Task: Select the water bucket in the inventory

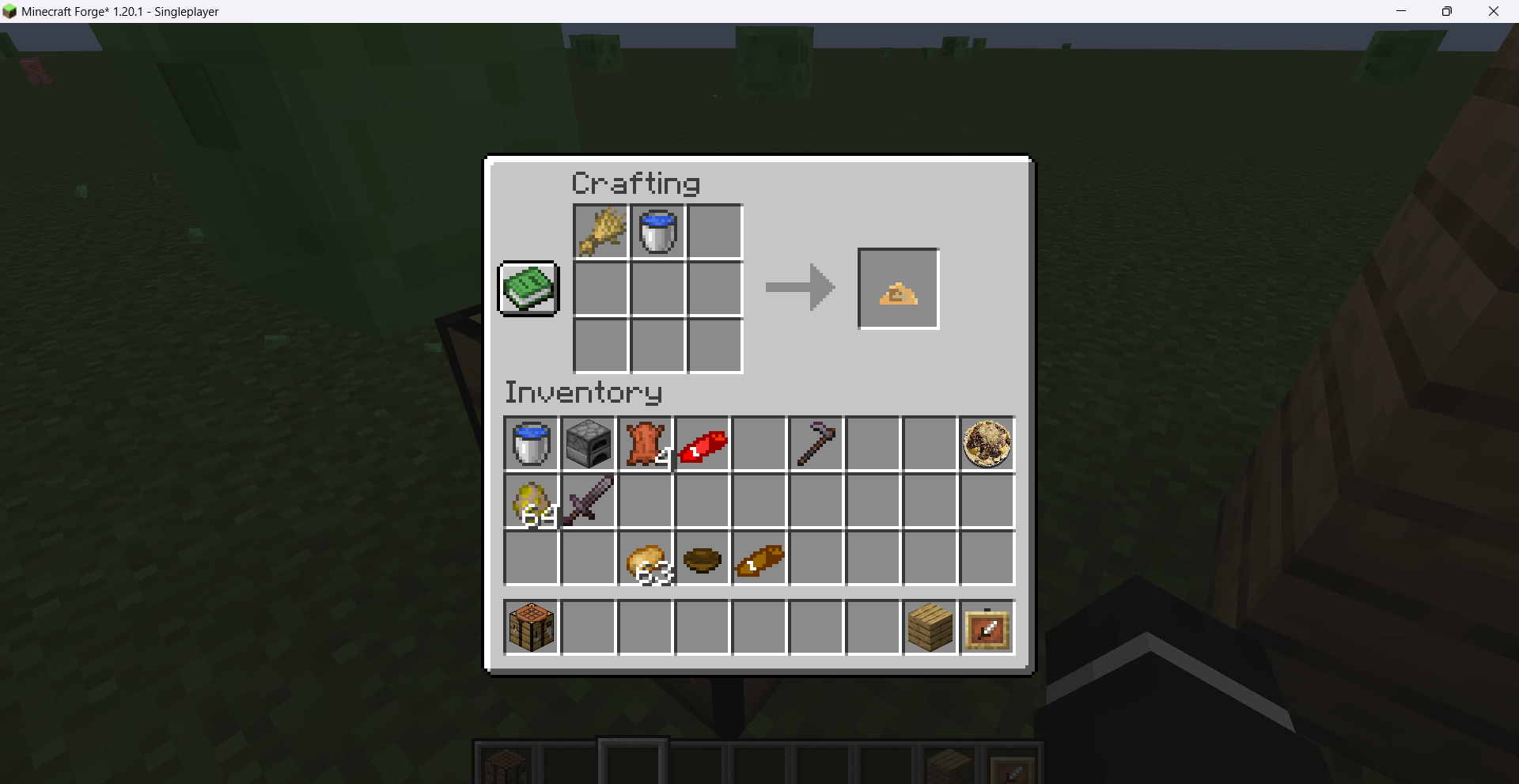Action: [531, 444]
